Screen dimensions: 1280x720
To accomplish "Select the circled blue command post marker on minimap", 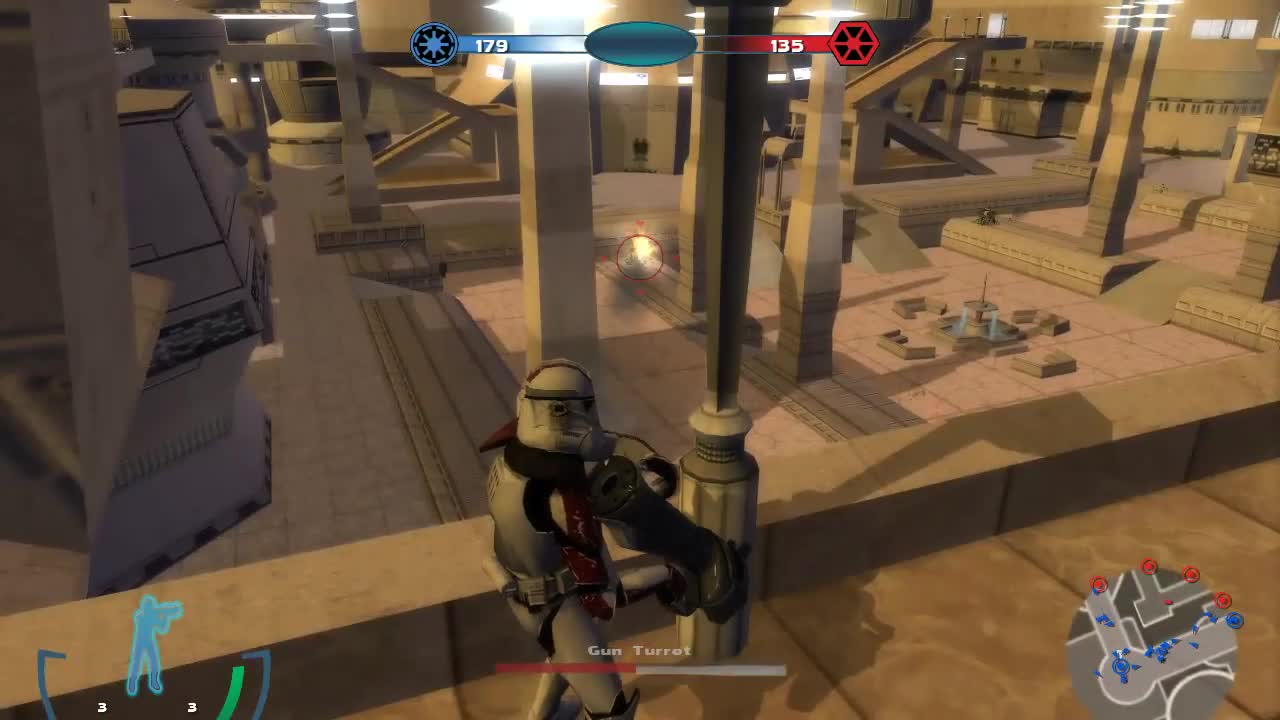I will tap(1234, 619).
